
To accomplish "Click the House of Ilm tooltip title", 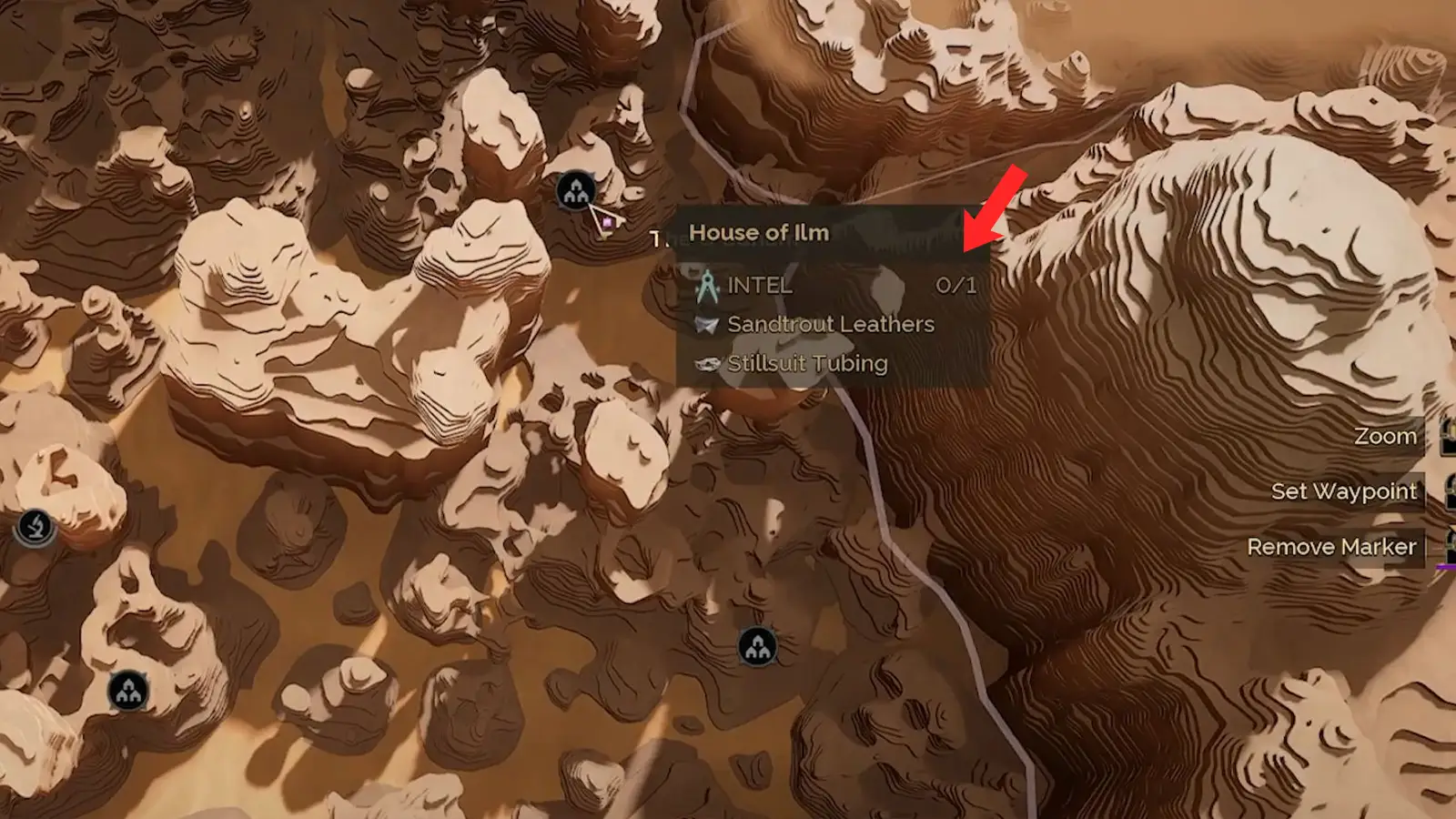I will (x=757, y=233).
